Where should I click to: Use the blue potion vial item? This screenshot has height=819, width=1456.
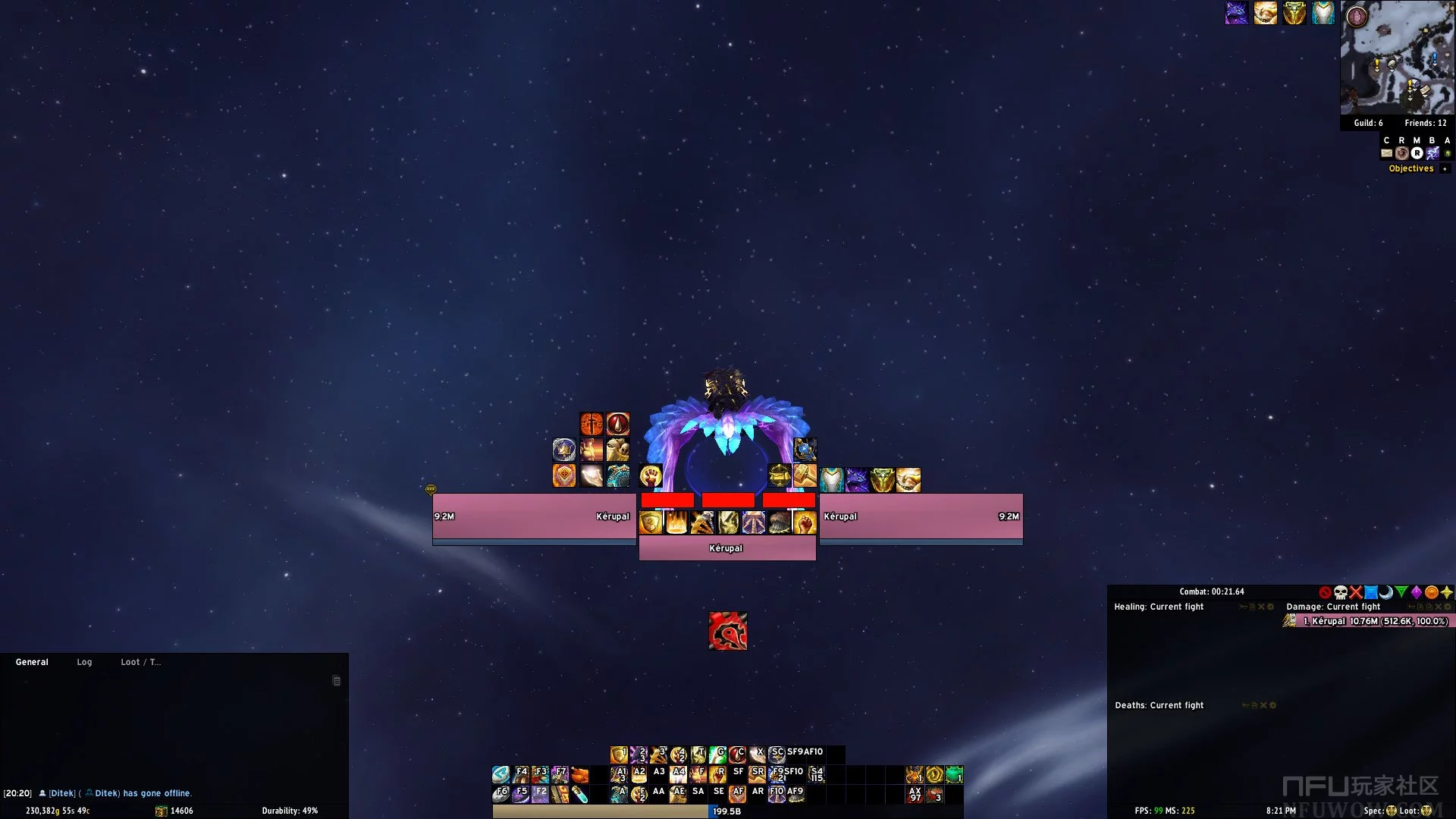point(580,794)
